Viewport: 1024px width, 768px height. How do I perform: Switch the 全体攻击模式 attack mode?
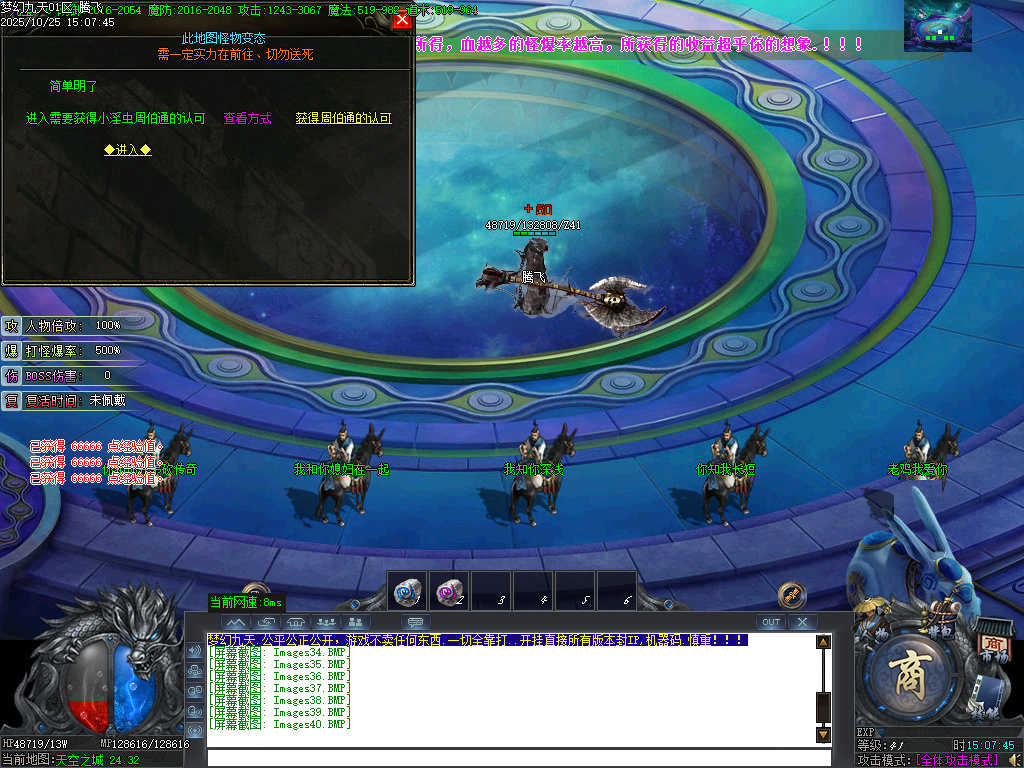958,760
